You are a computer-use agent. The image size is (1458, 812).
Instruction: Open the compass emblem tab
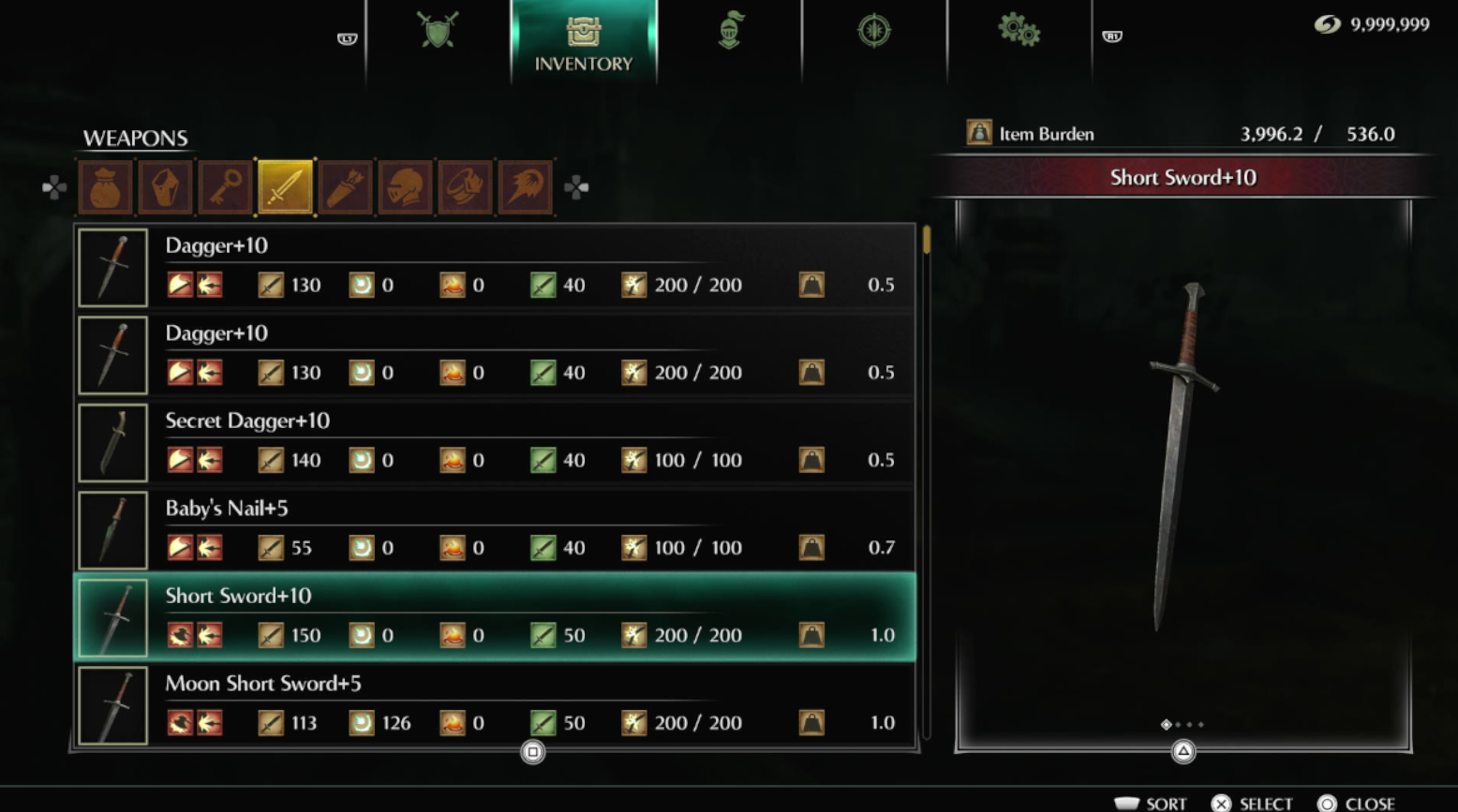tap(873, 32)
